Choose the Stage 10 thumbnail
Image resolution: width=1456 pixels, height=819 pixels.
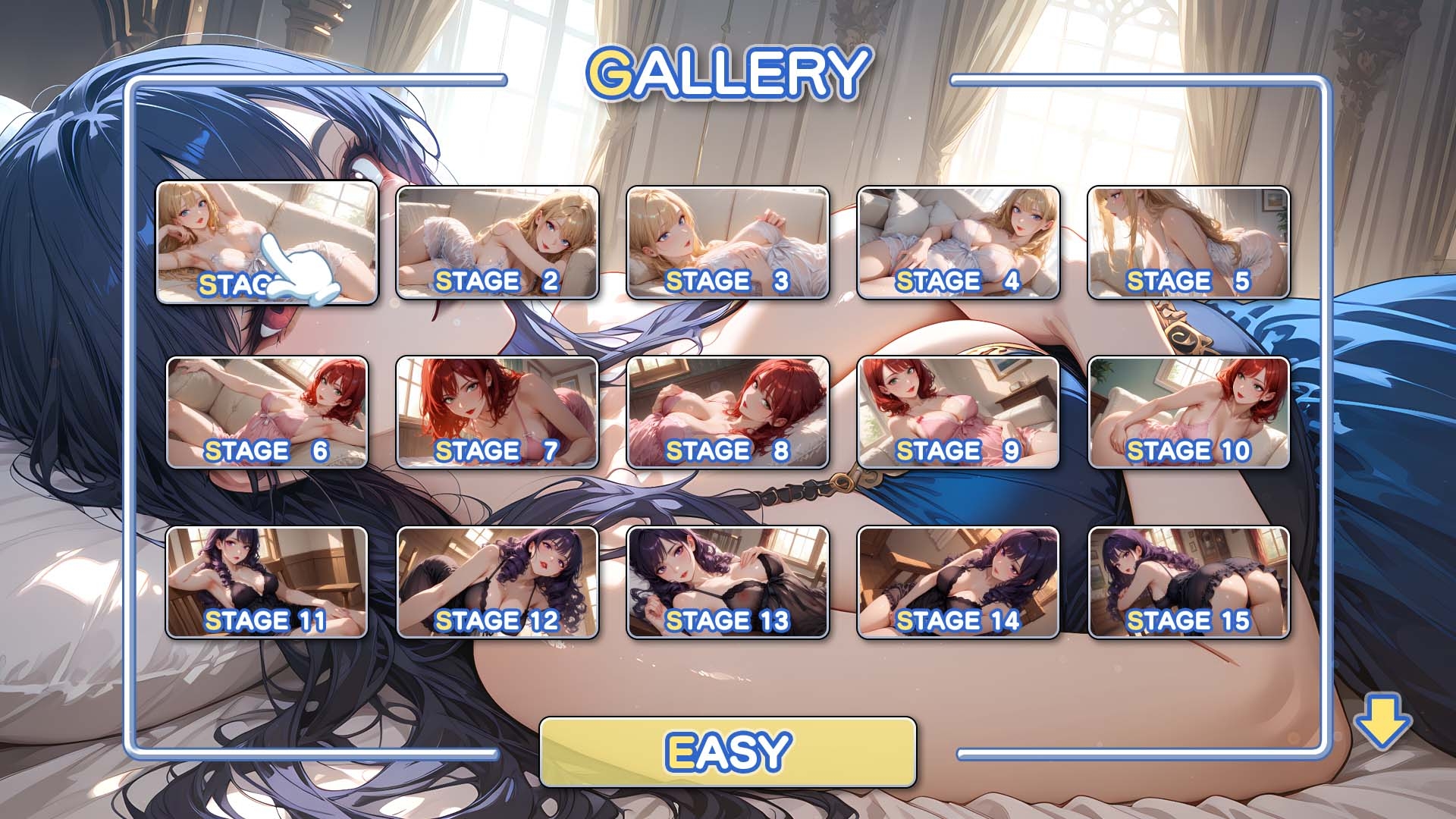coord(1188,413)
